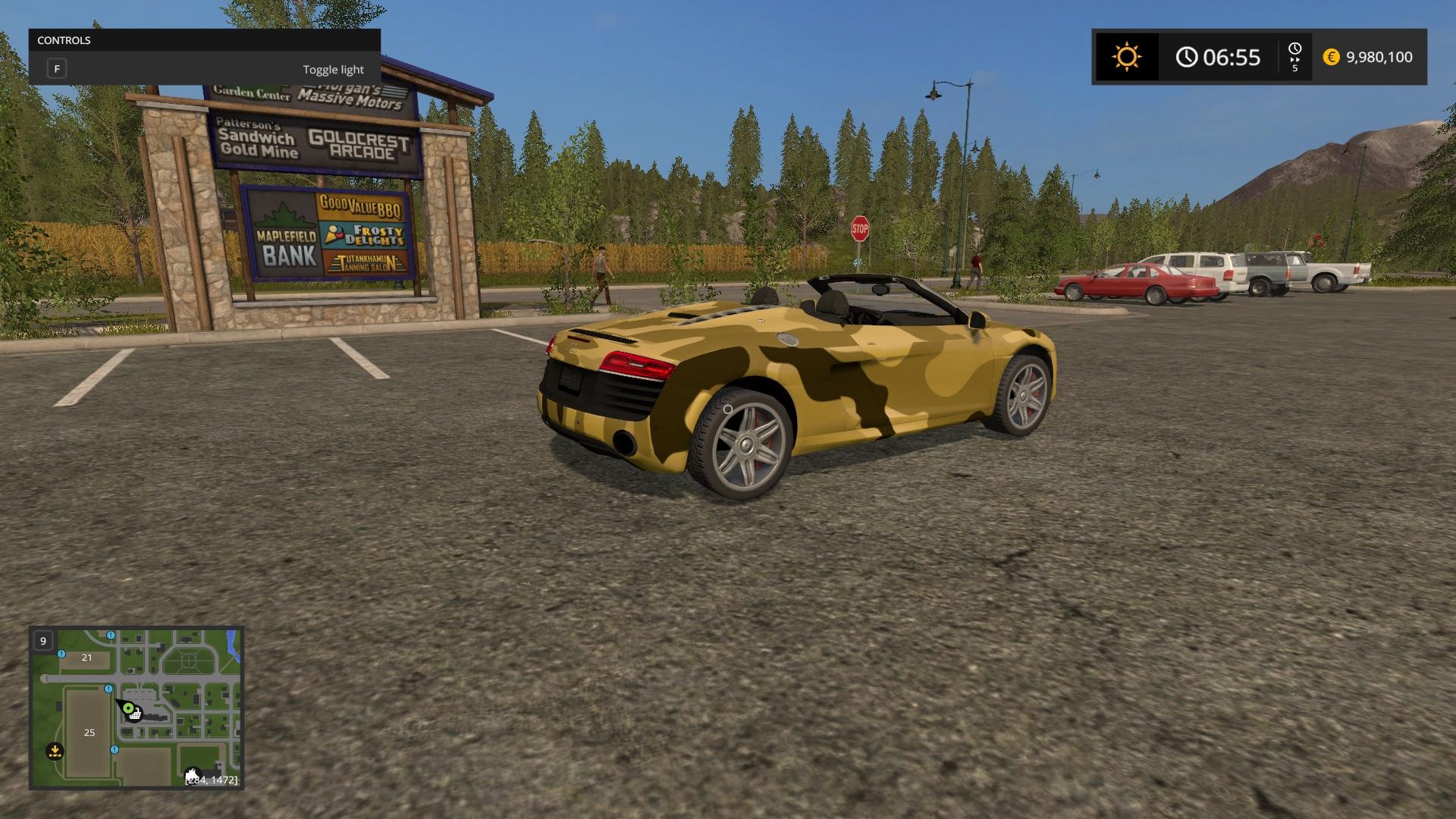
Task: Click the money balance showing 9,980,100
Action: coord(1379,57)
